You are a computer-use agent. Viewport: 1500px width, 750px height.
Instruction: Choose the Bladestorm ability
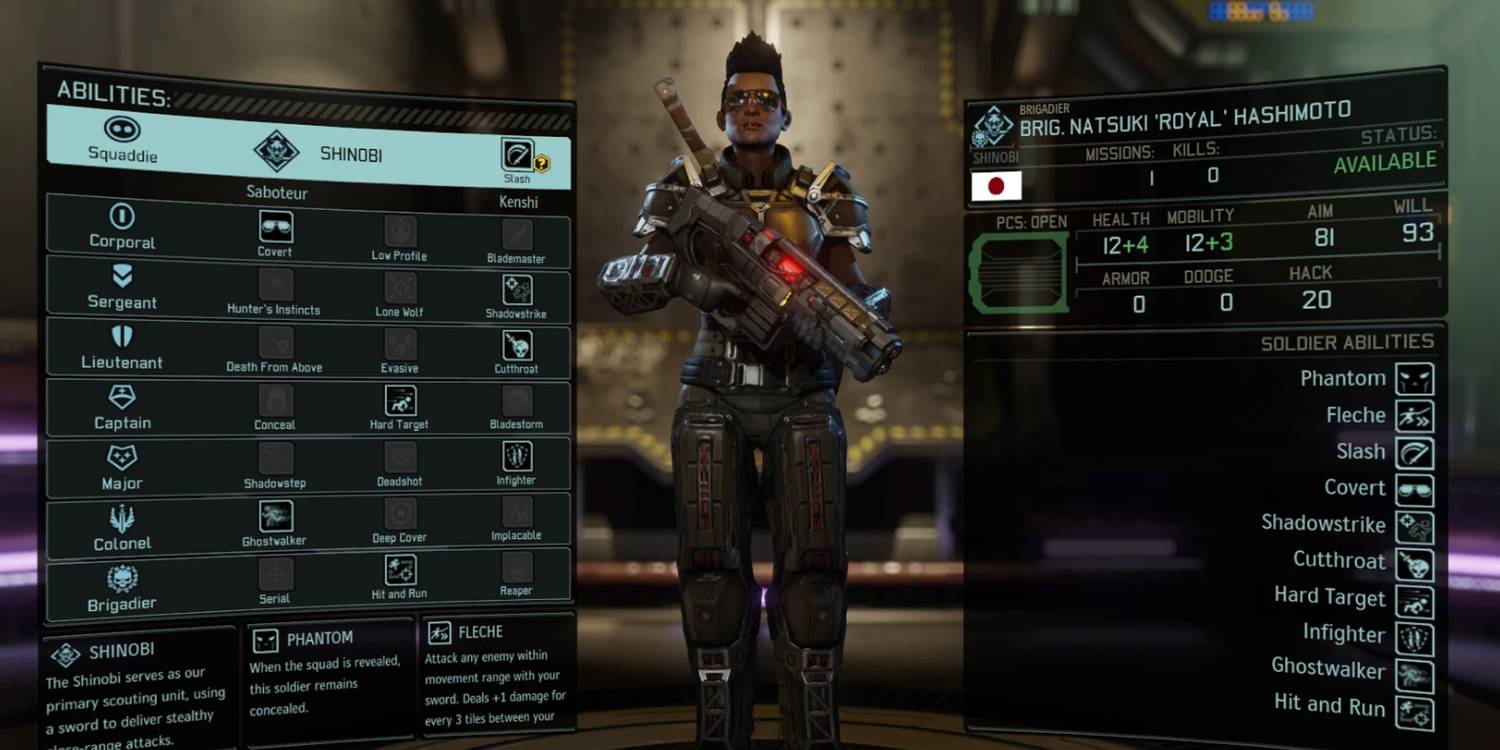tap(516, 402)
